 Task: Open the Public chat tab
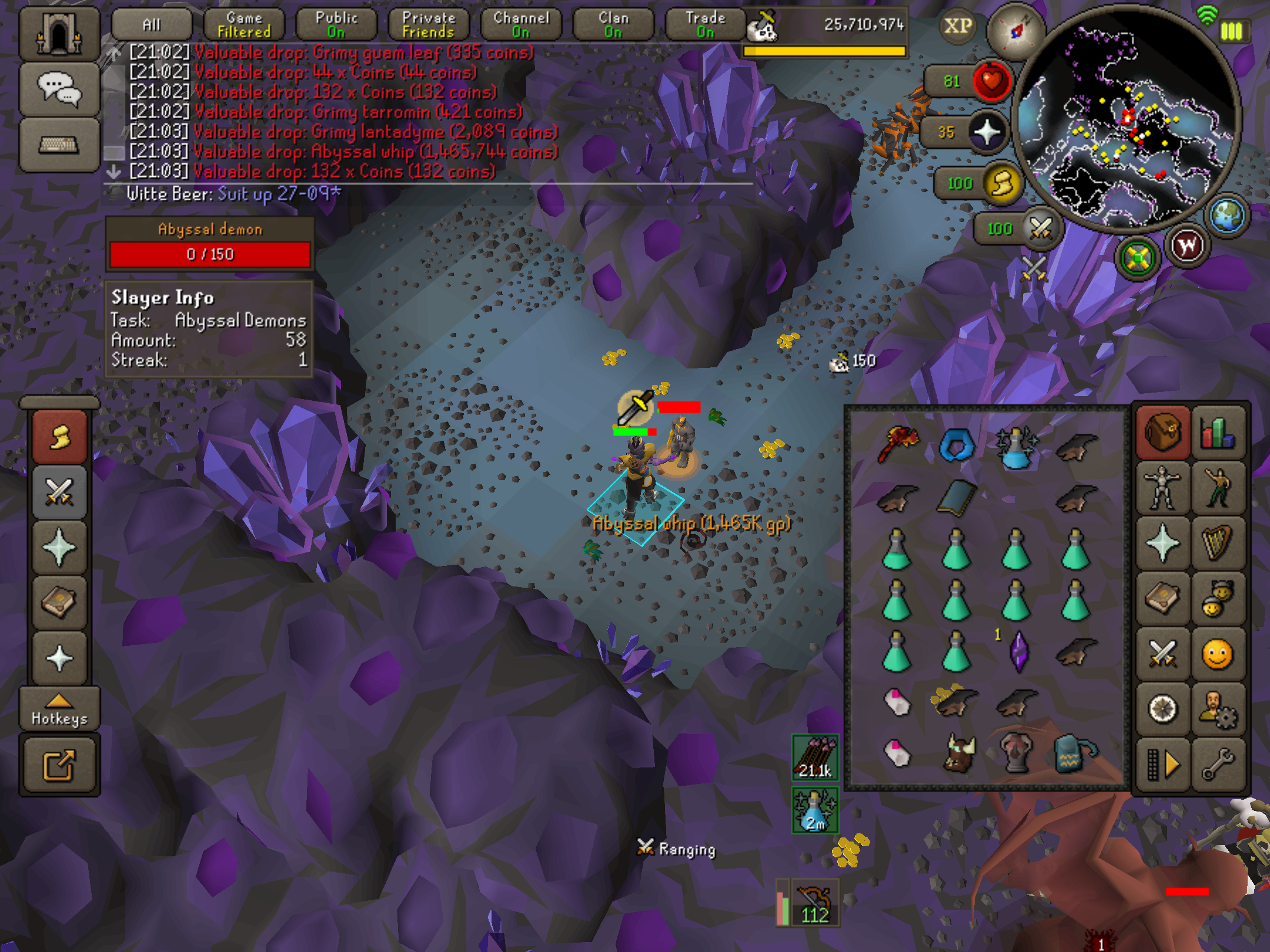336,25
